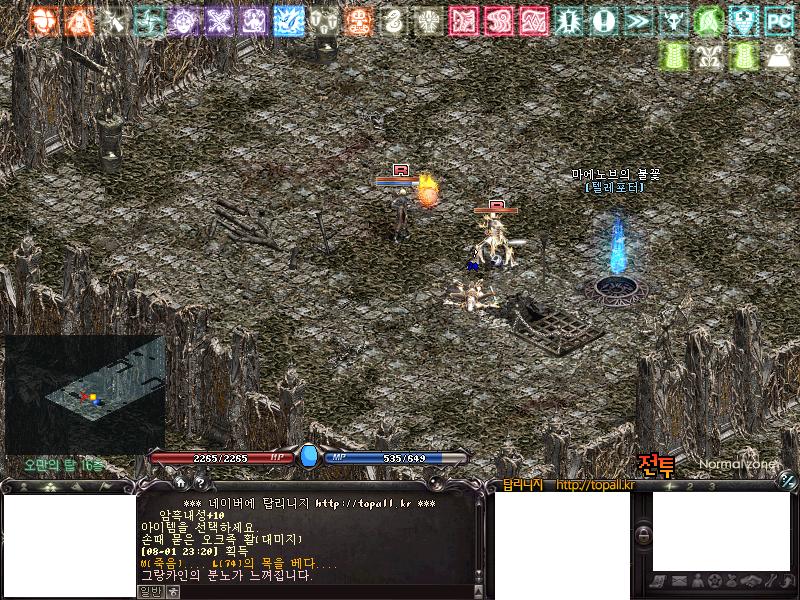The width and height of the screenshot is (800, 600).
Task: Click the double-arrow haste buff icon
Action: pos(637,20)
